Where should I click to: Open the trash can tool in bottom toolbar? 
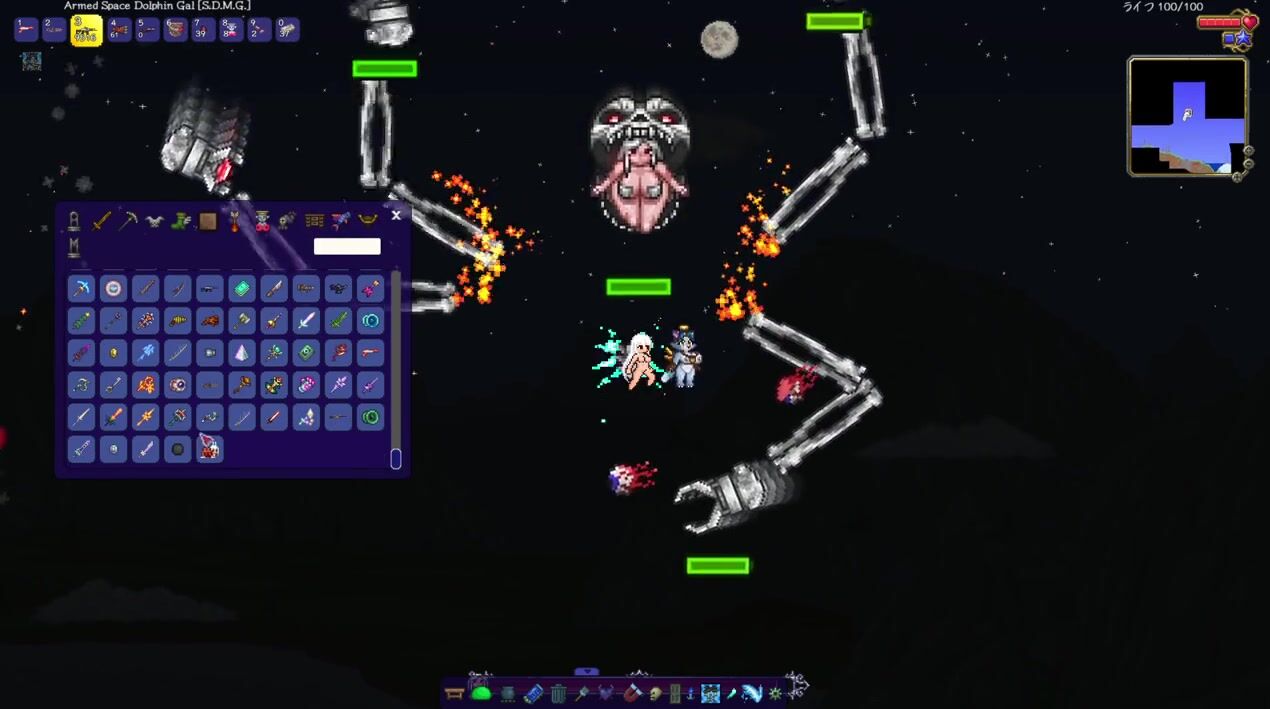point(558,693)
